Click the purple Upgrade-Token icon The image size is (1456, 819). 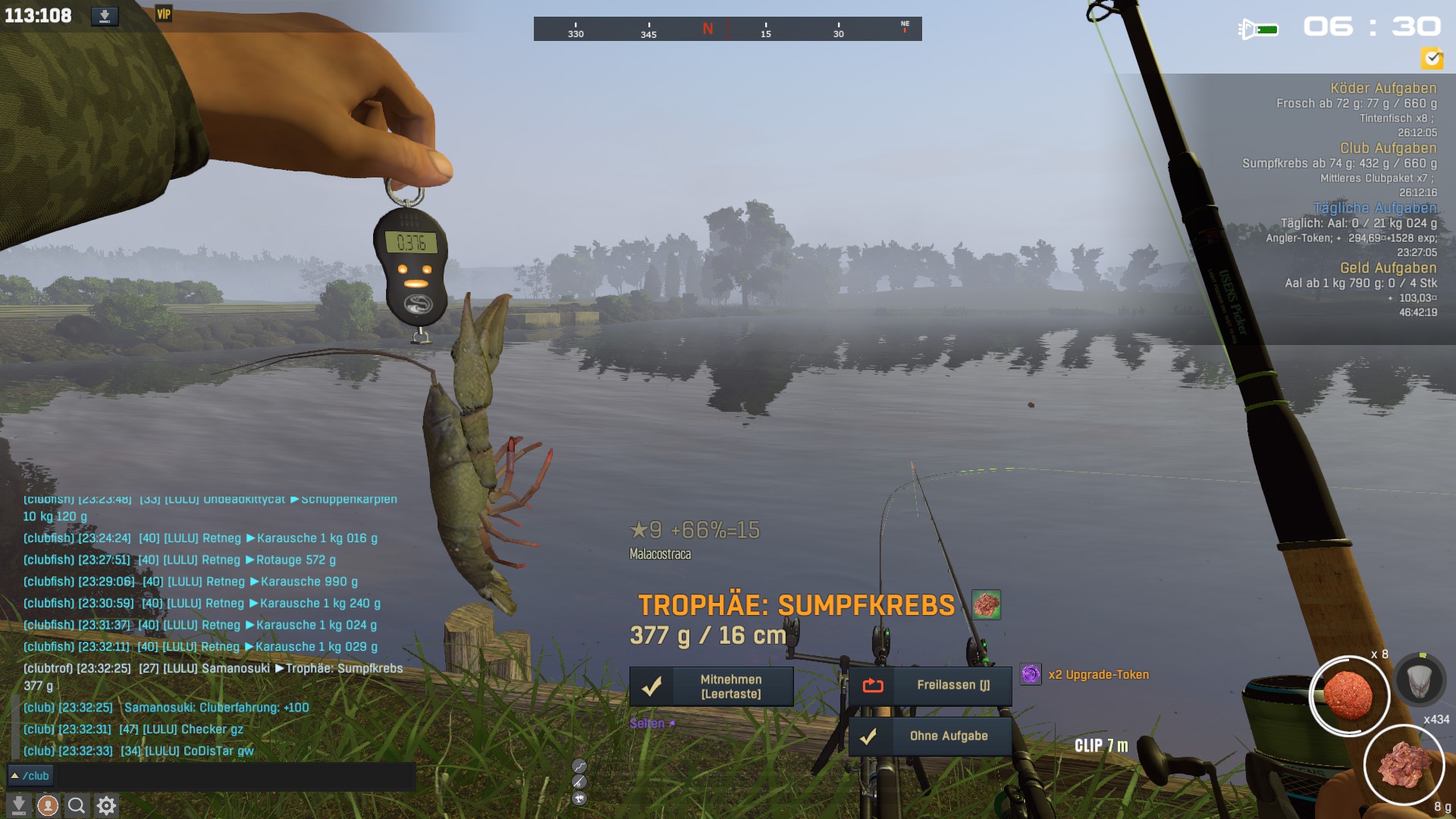(x=1031, y=674)
